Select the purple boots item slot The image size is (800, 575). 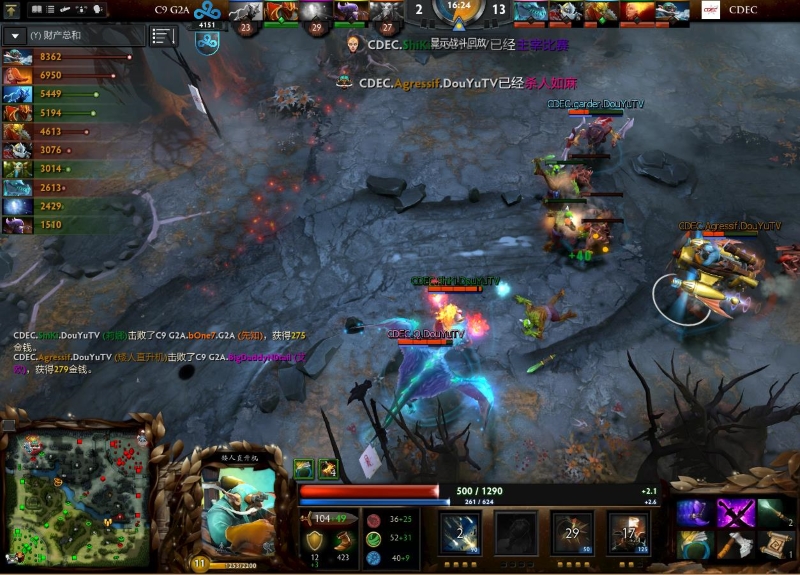694,512
